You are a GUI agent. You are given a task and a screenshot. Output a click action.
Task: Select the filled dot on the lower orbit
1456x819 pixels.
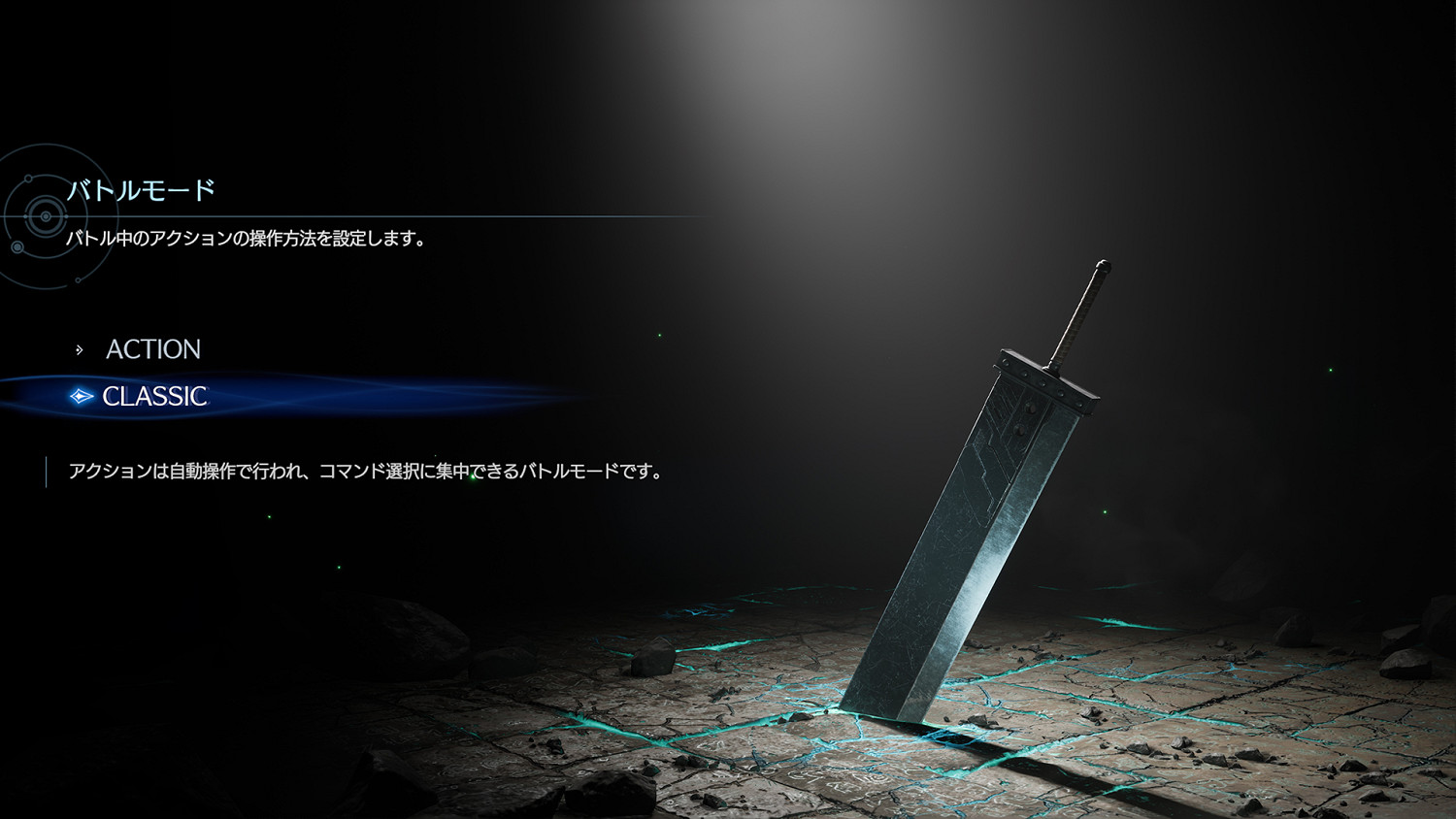17,246
